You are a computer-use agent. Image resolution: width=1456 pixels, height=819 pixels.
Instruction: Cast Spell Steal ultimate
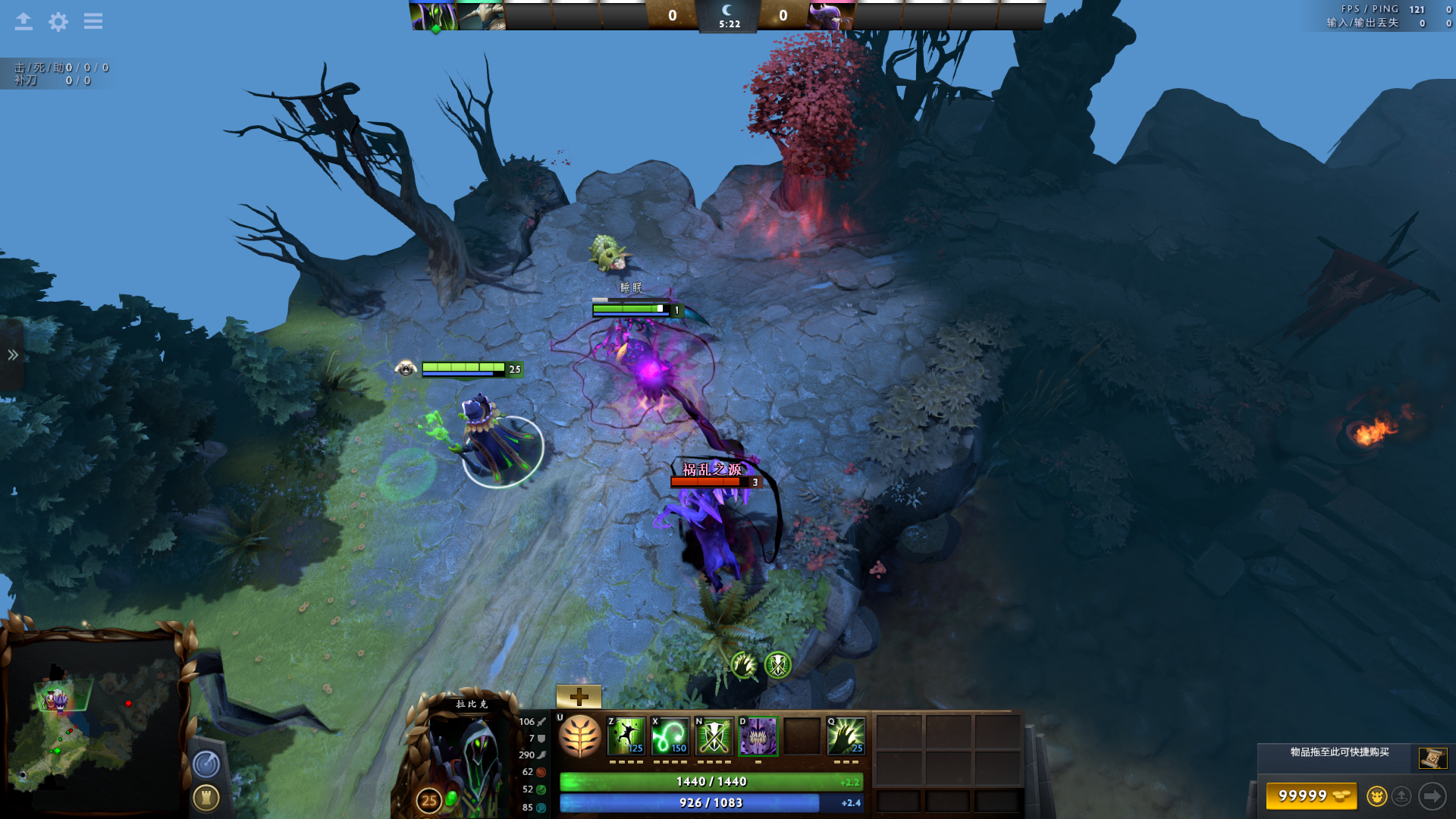pos(846,736)
